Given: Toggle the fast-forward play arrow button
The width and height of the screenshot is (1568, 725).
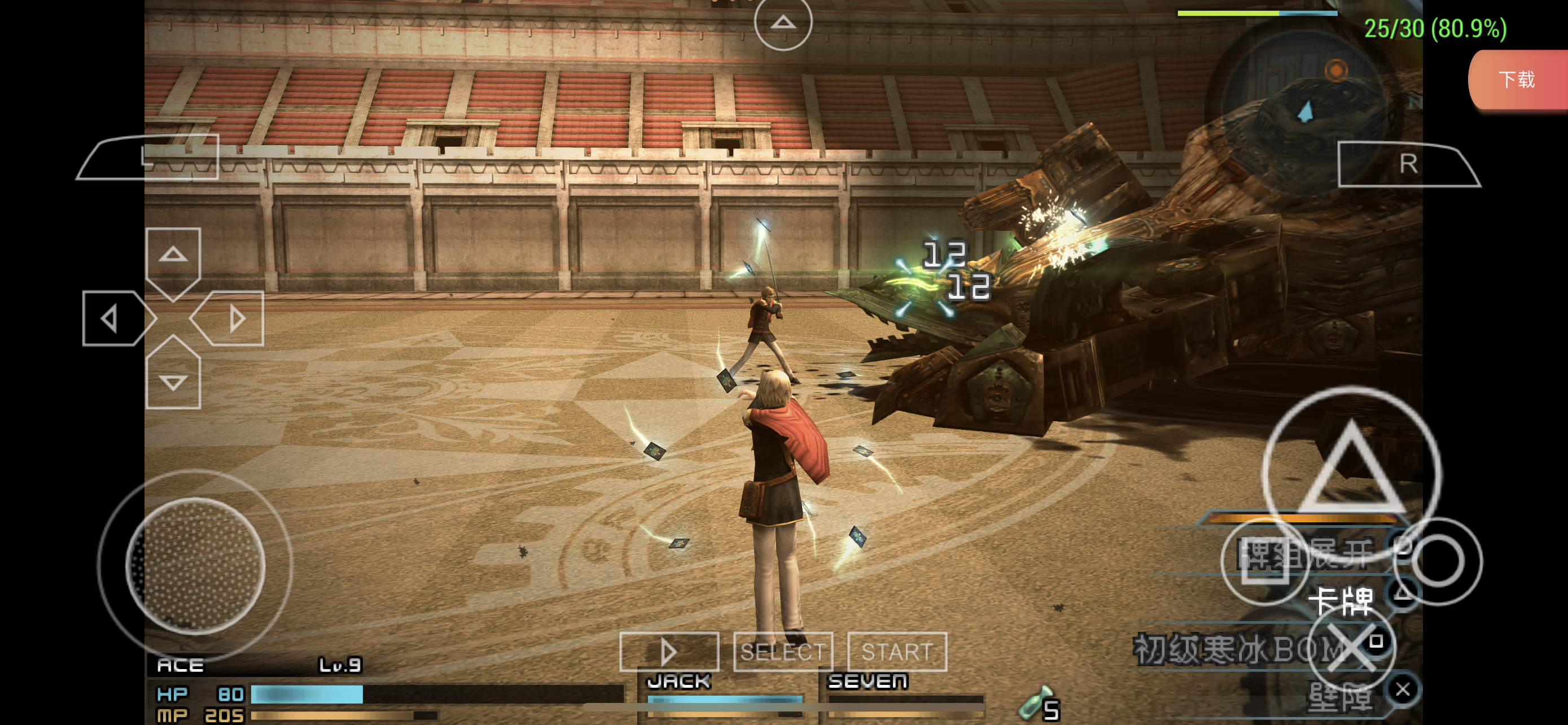Looking at the screenshot, I should click(669, 652).
